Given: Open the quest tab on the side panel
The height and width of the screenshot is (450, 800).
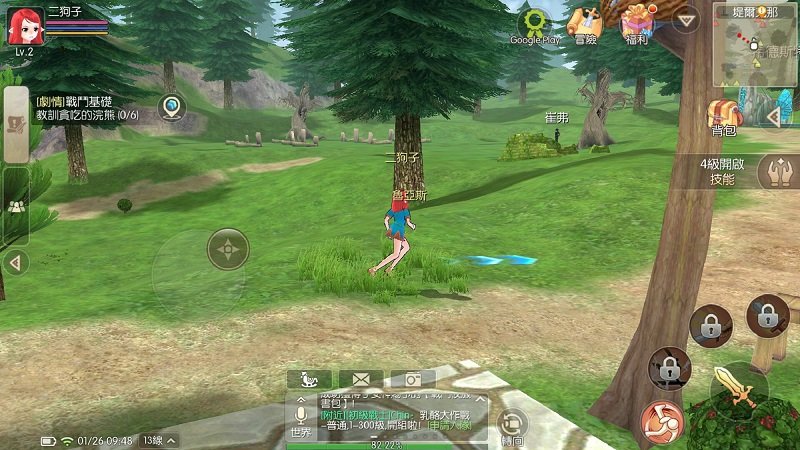Looking at the screenshot, I should pos(16,125).
